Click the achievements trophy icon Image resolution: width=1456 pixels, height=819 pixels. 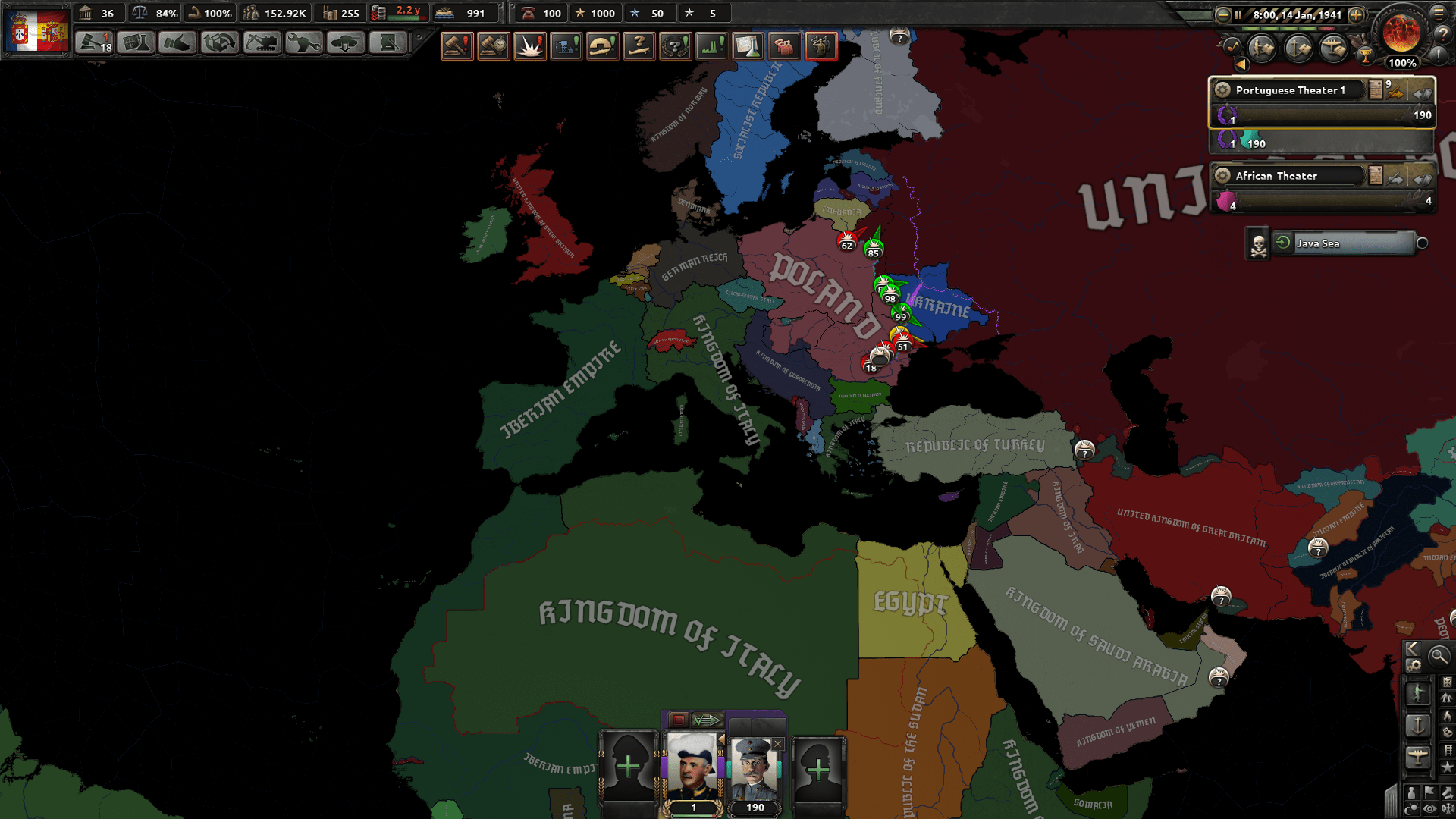click(x=1366, y=57)
